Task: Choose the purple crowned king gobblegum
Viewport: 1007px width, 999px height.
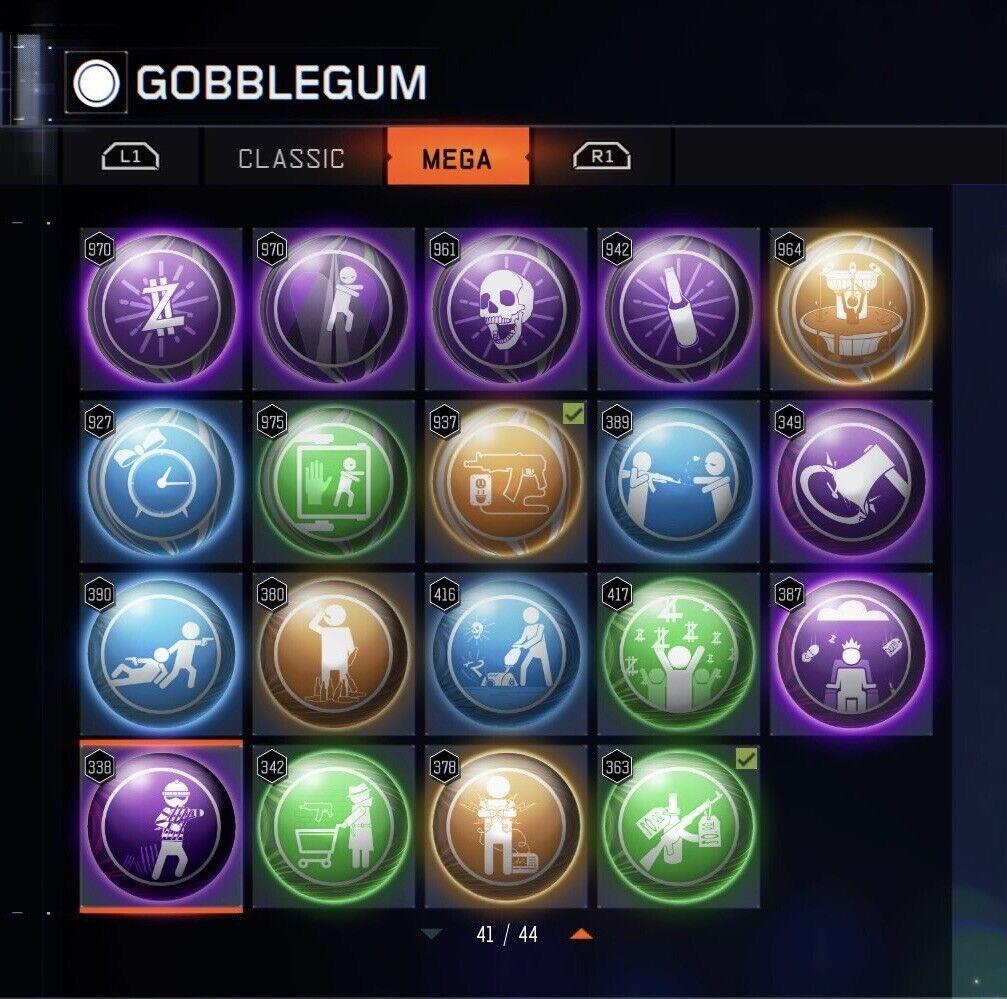Action: 851,653
